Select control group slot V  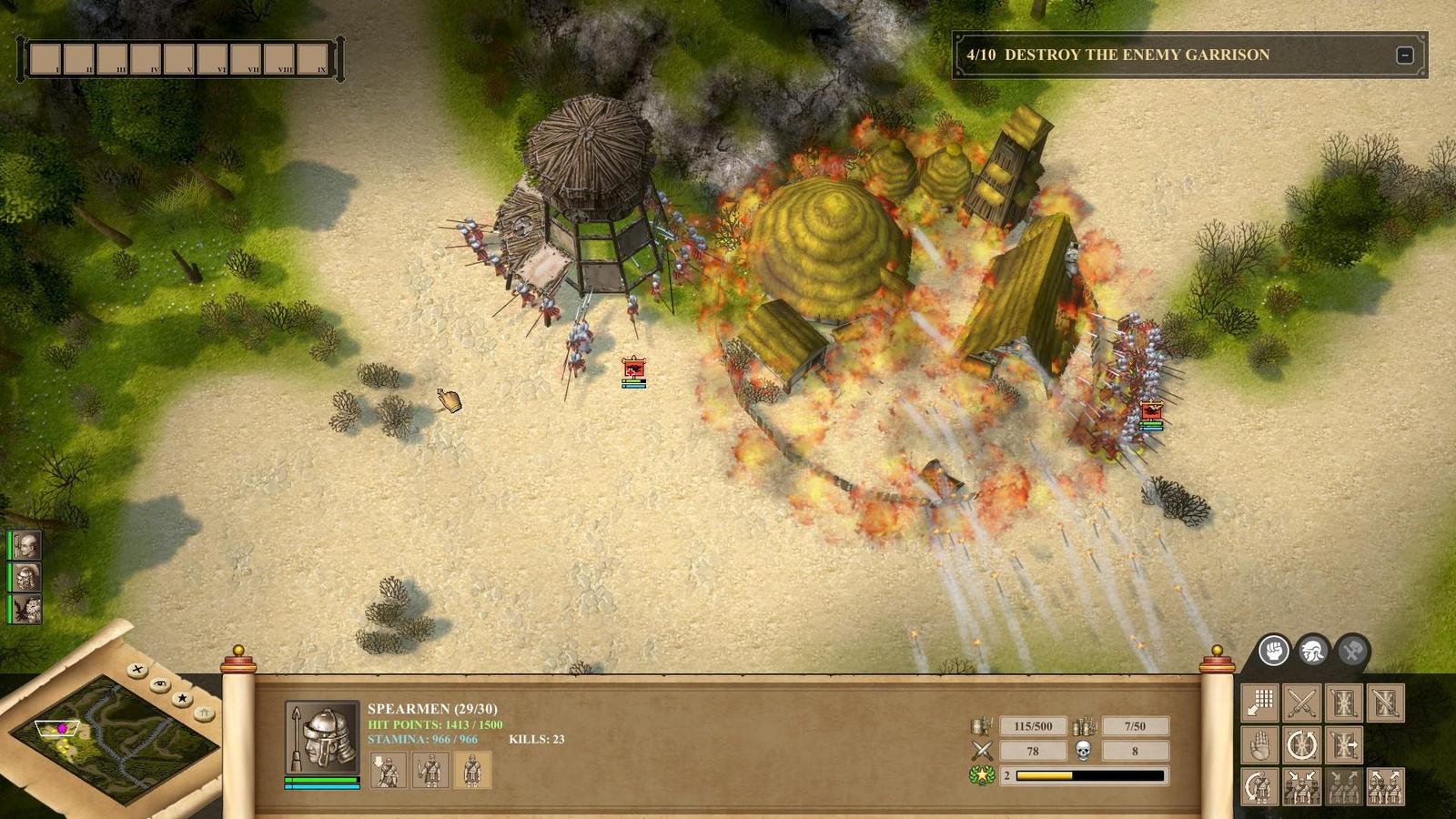point(178,59)
